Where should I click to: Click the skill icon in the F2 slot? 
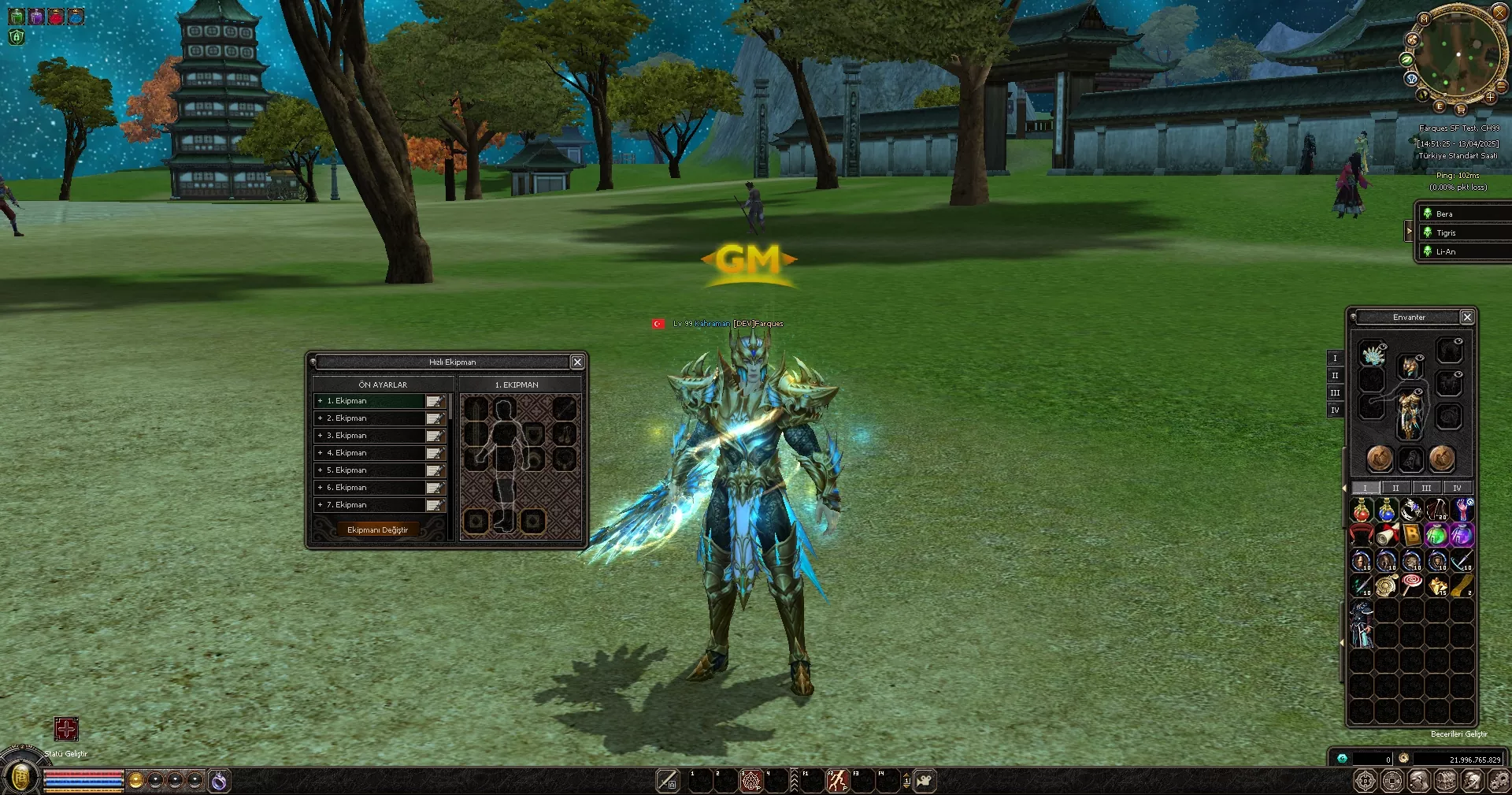click(837, 781)
